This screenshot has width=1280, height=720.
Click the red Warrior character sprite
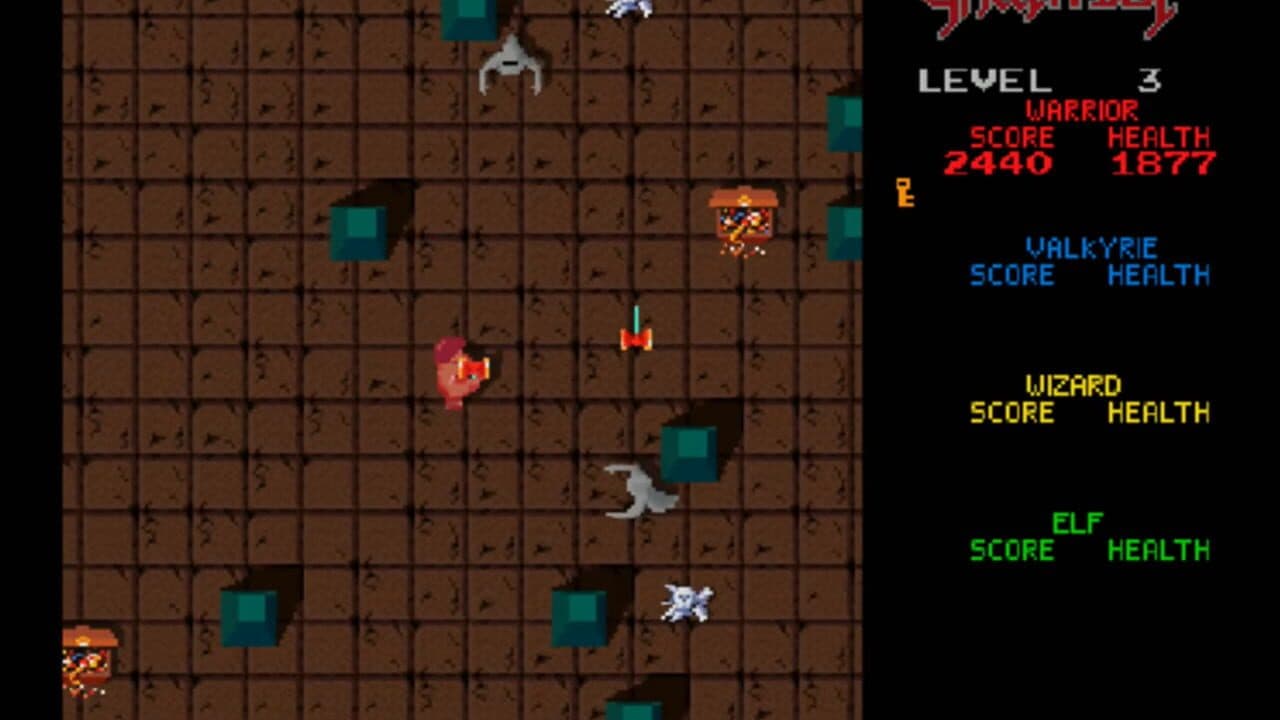click(x=462, y=370)
